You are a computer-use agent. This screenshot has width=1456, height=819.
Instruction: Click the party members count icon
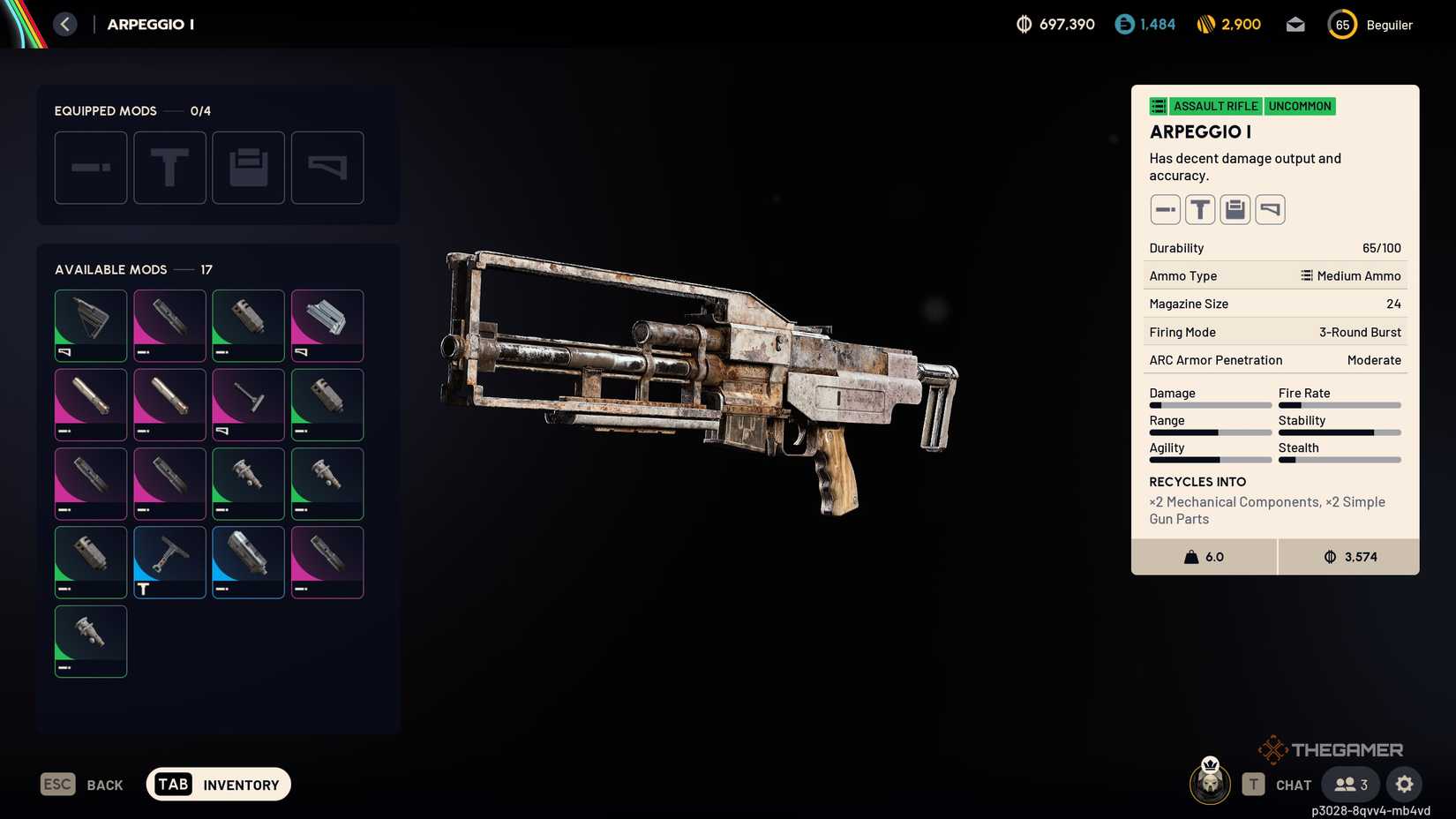tap(1348, 784)
